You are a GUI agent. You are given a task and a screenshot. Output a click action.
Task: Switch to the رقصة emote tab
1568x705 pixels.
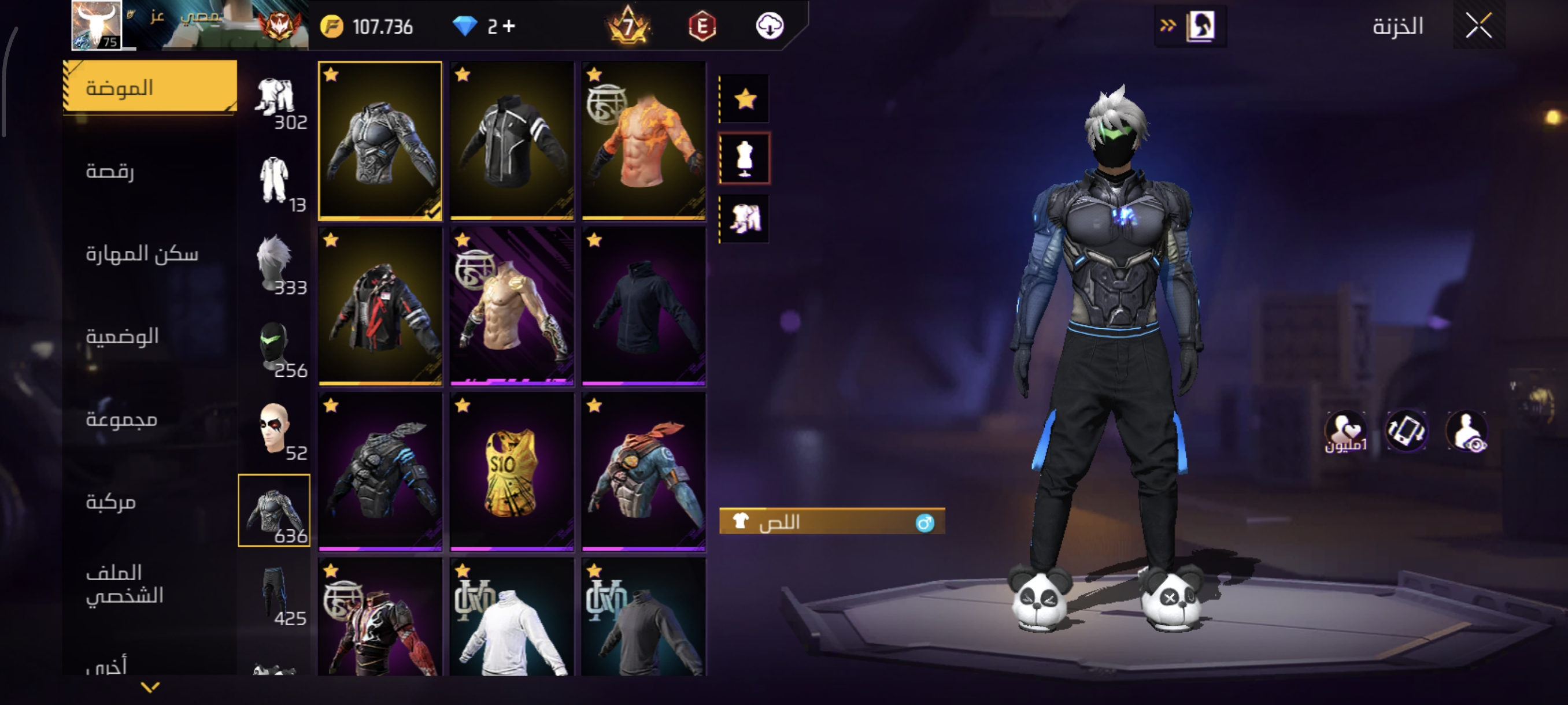tap(110, 171)
